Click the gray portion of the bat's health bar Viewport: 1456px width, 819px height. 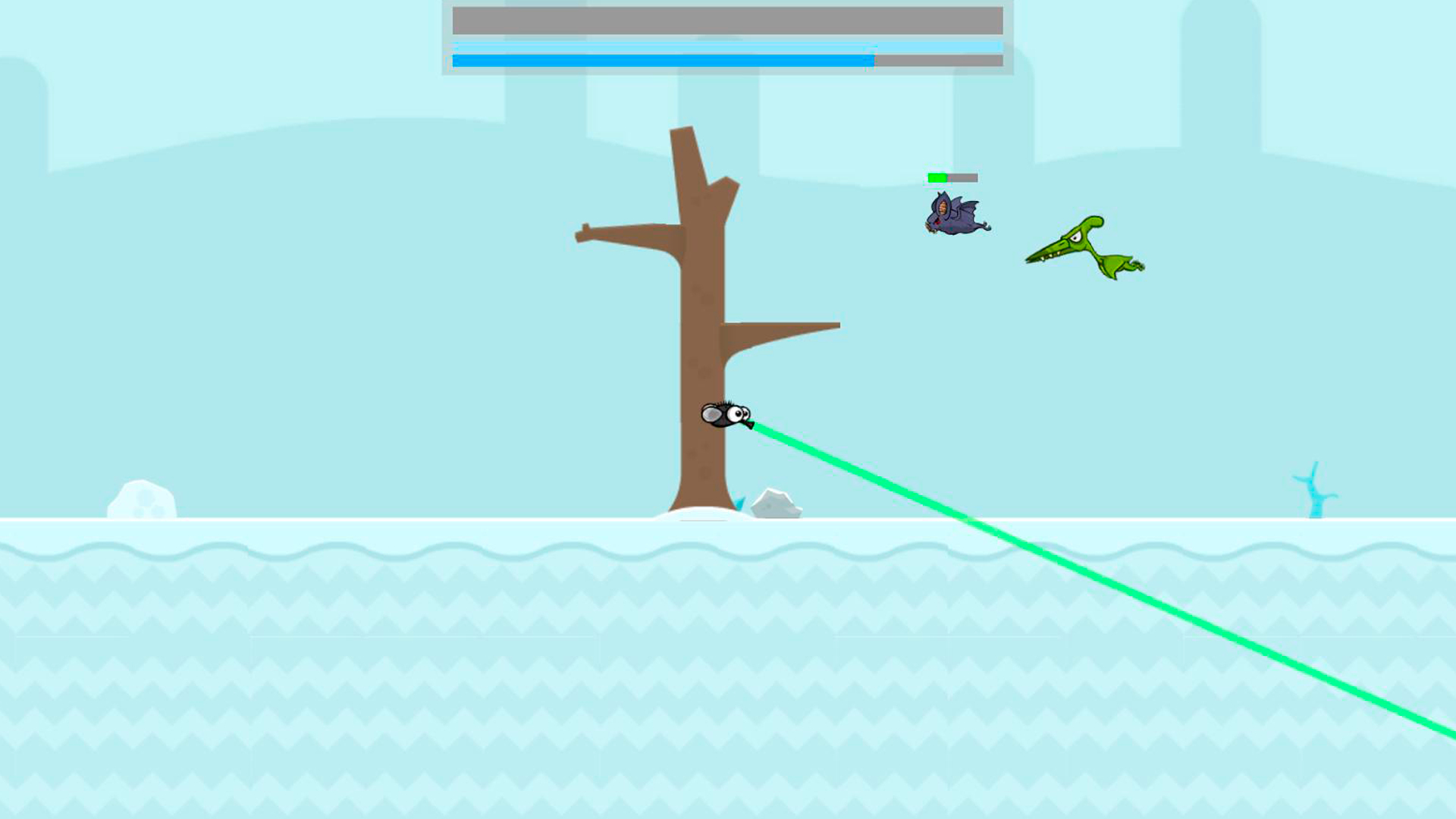click(965, 177)
